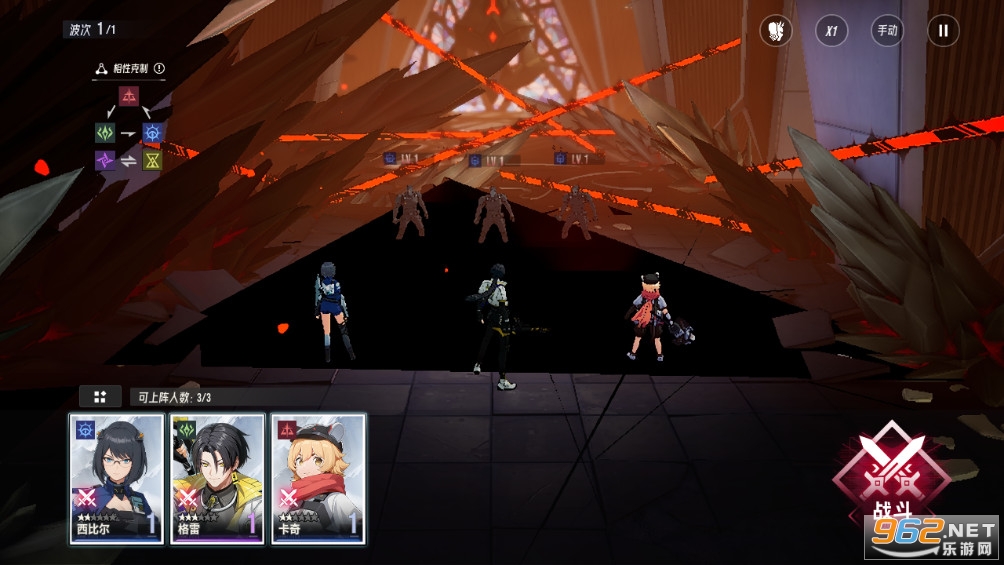Screen dimensions: 1004x565
Task: Pick the 卡奇 character card
Action: [x=318, y=478]
